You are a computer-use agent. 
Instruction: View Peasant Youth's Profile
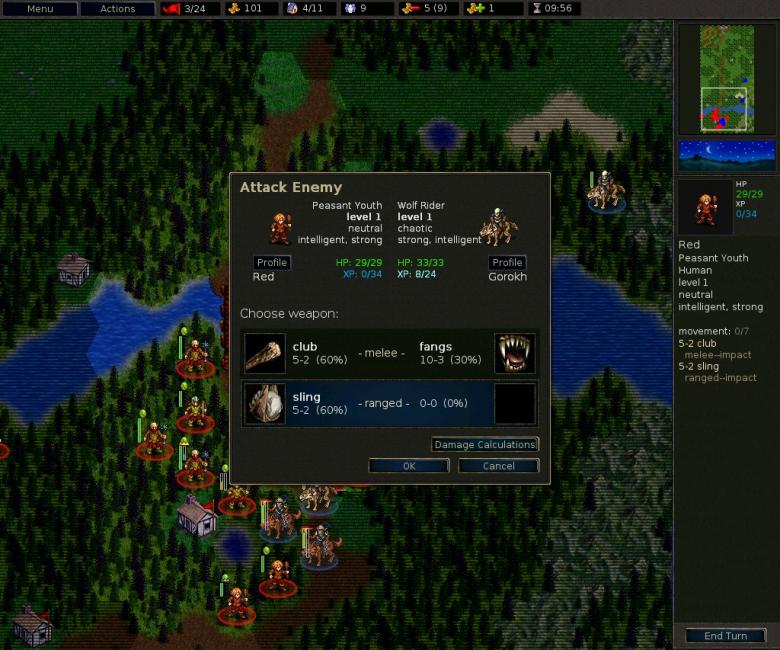coord(272,262)
